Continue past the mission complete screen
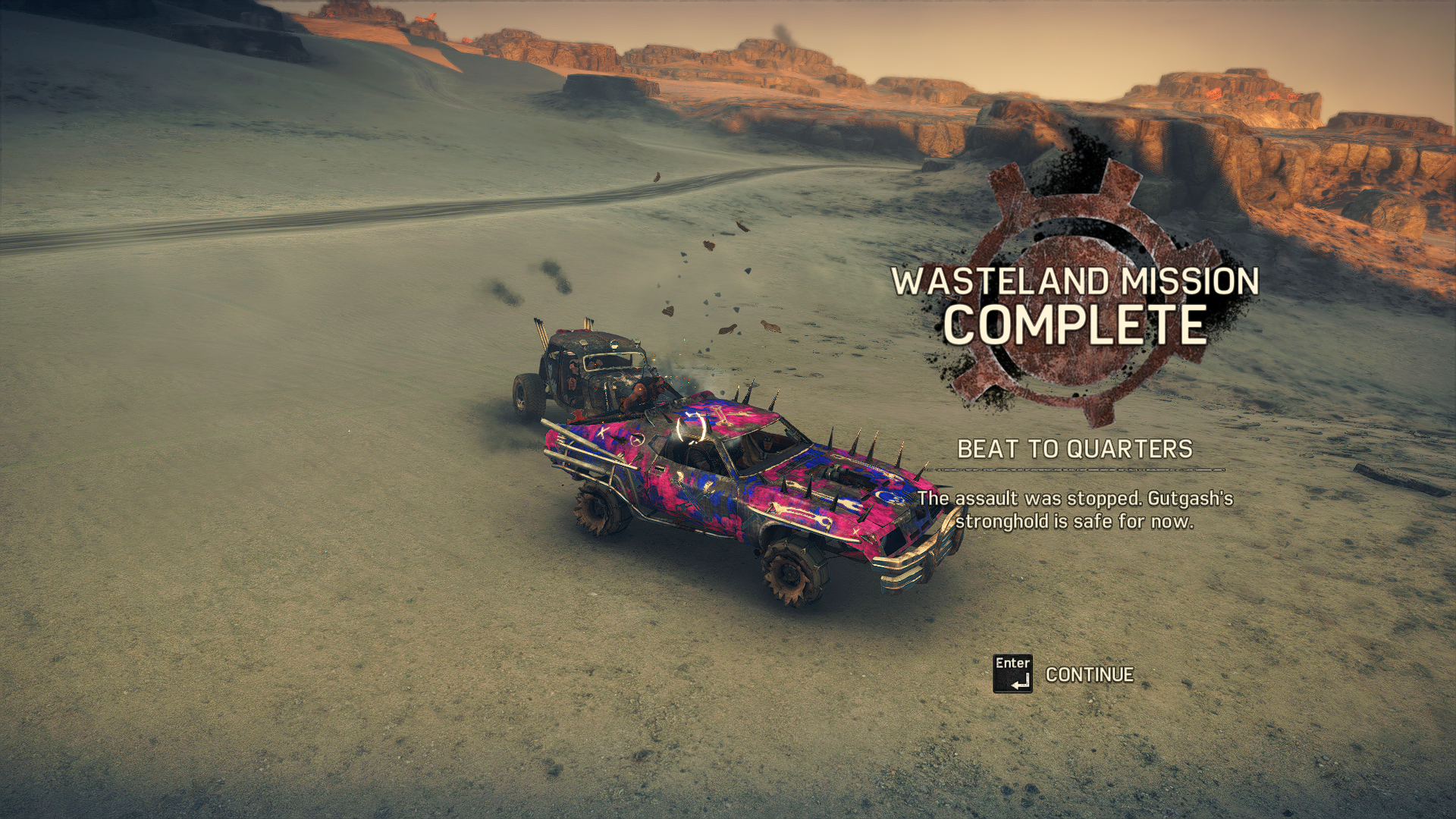Image resolution: width=1456 pixels, height=819 pixels. click(x=1087, y=674)
